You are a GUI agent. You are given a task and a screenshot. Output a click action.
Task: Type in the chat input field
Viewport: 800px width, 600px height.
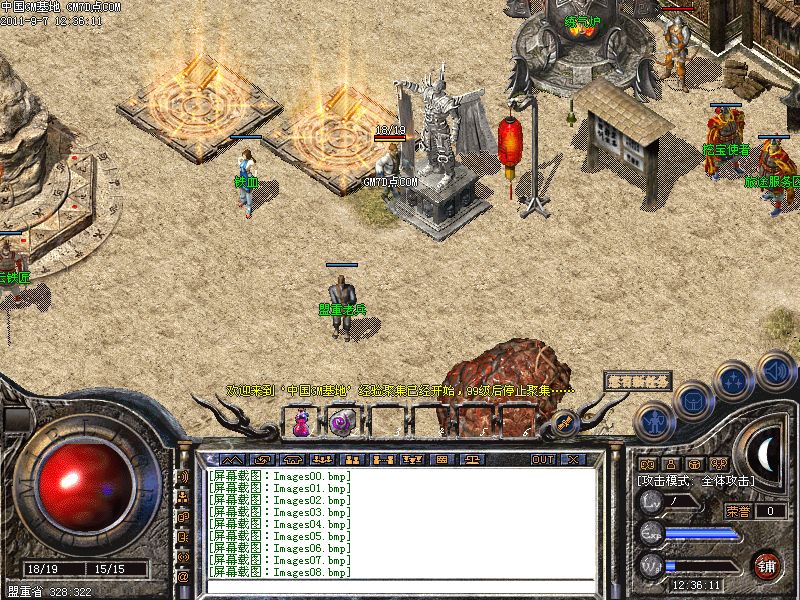click(x=400, y=586)
